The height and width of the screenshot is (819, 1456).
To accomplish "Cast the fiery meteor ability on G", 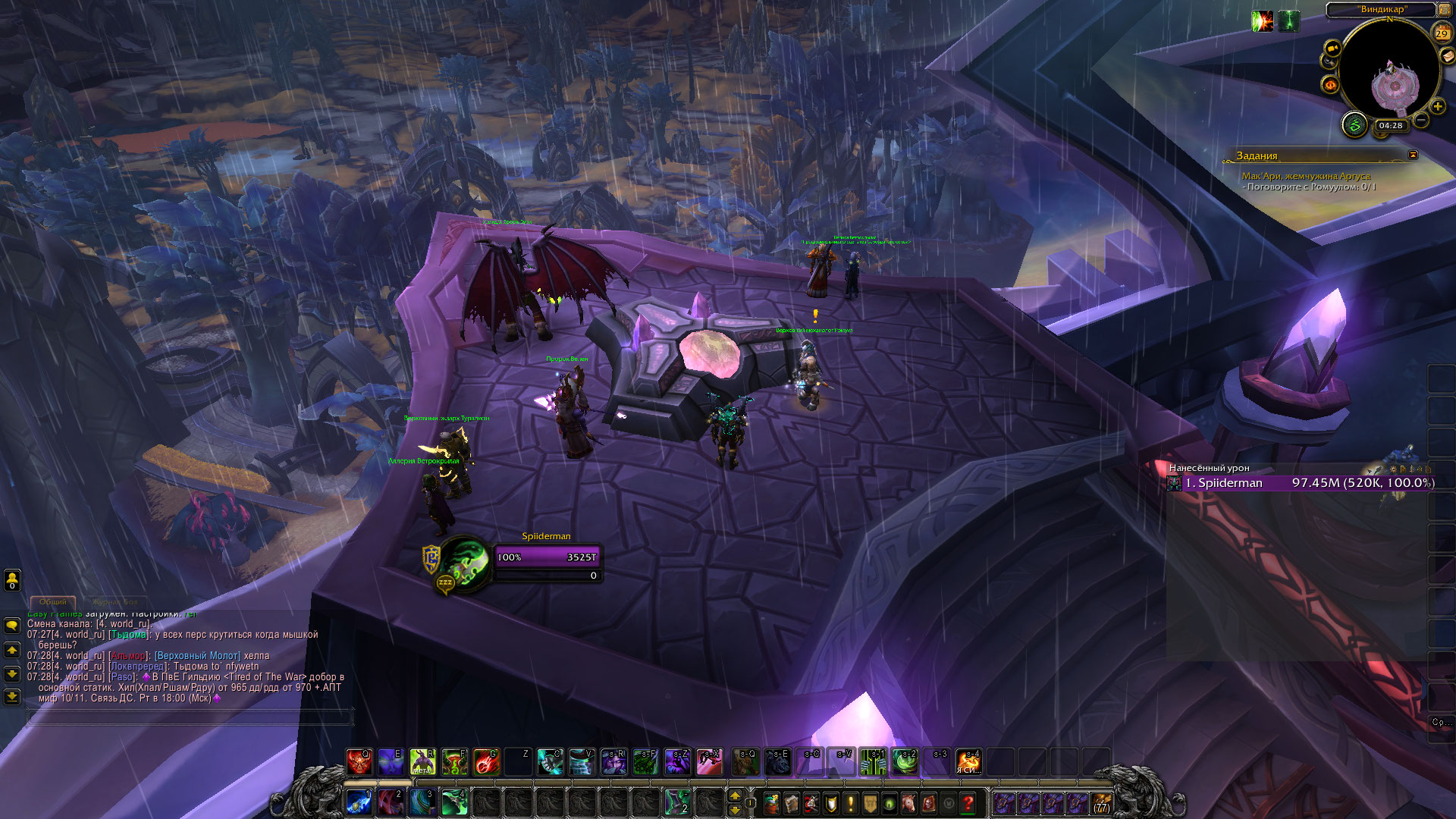I will (486, 762).
